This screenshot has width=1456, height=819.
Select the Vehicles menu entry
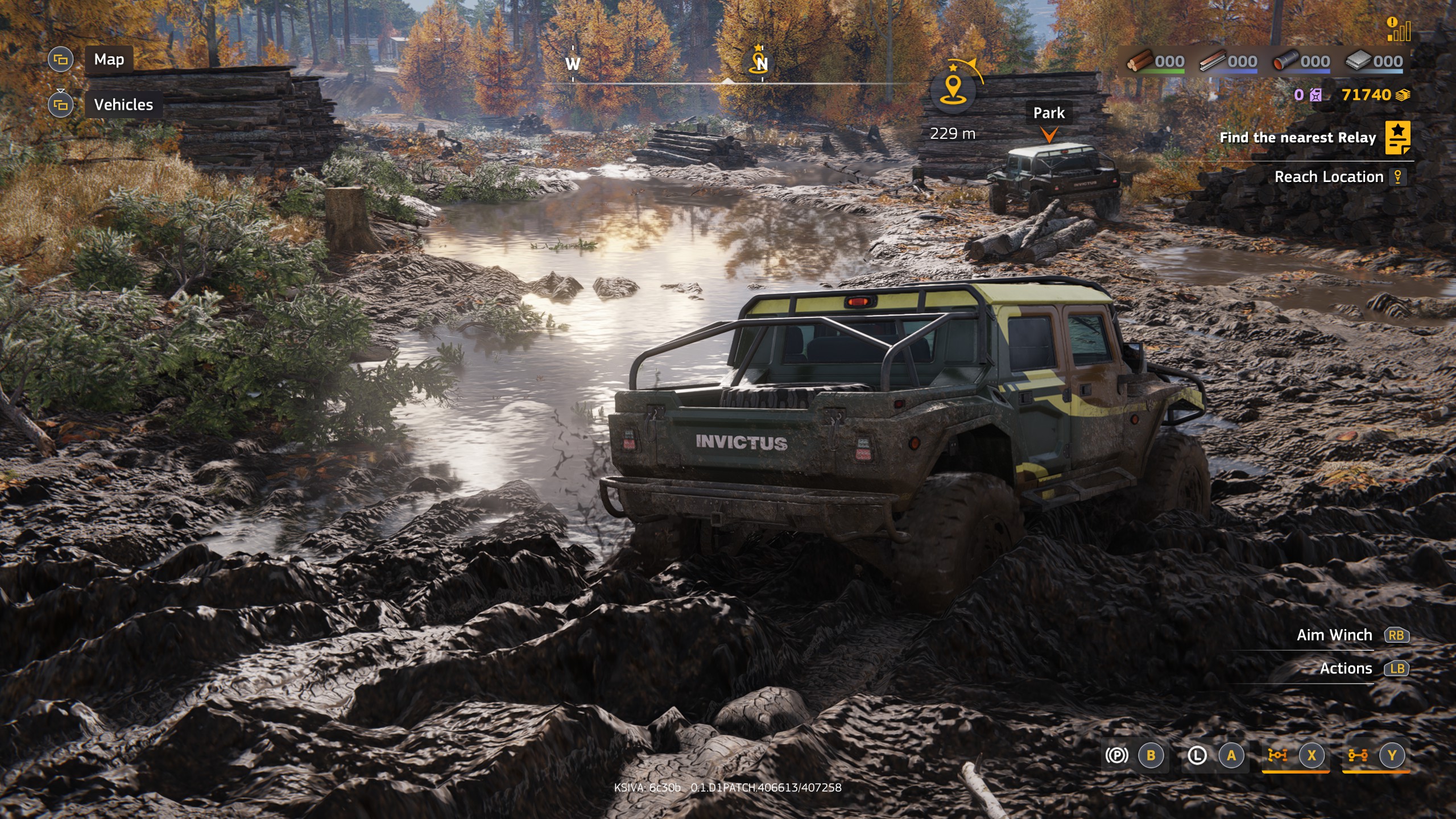(123, 105)
